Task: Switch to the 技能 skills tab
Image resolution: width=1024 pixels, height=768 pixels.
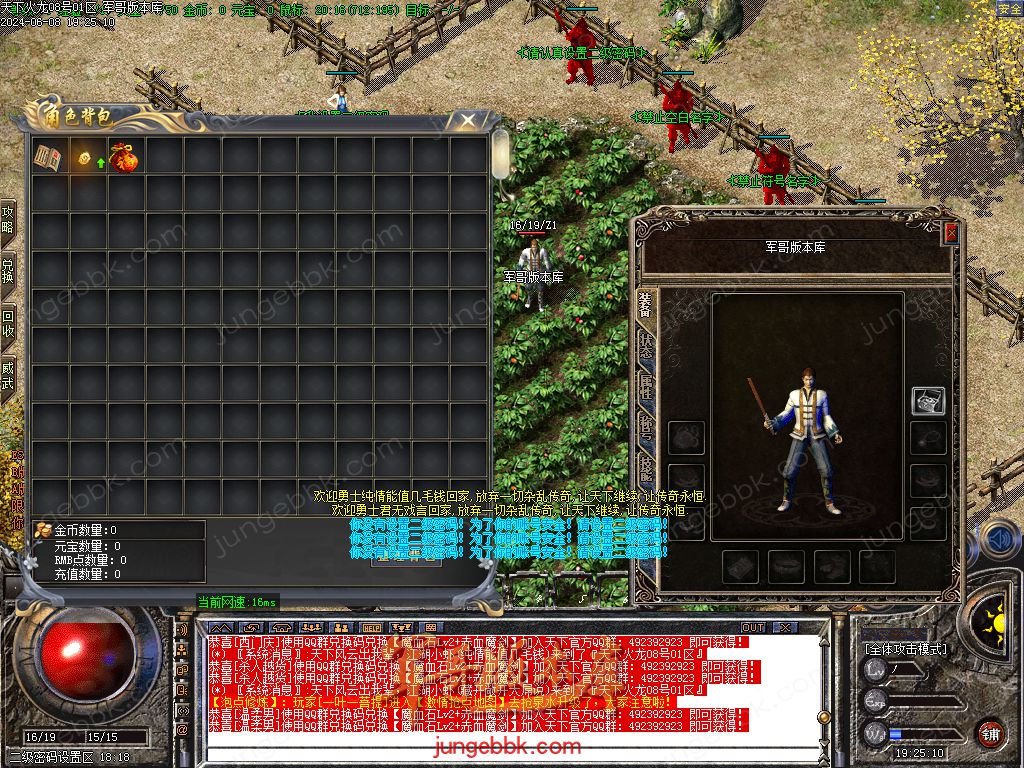Action: [x=646, y=470]
